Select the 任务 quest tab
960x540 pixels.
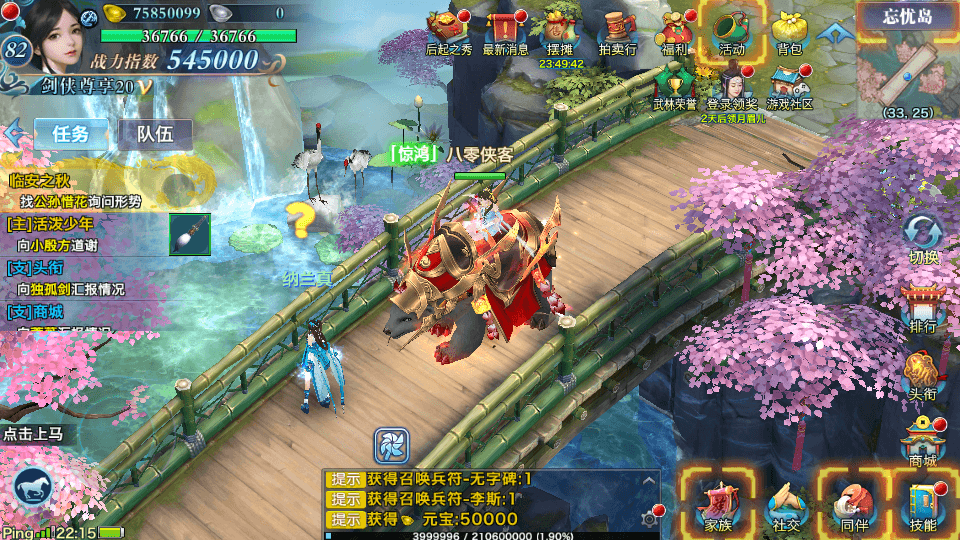(x=71, y=134)
